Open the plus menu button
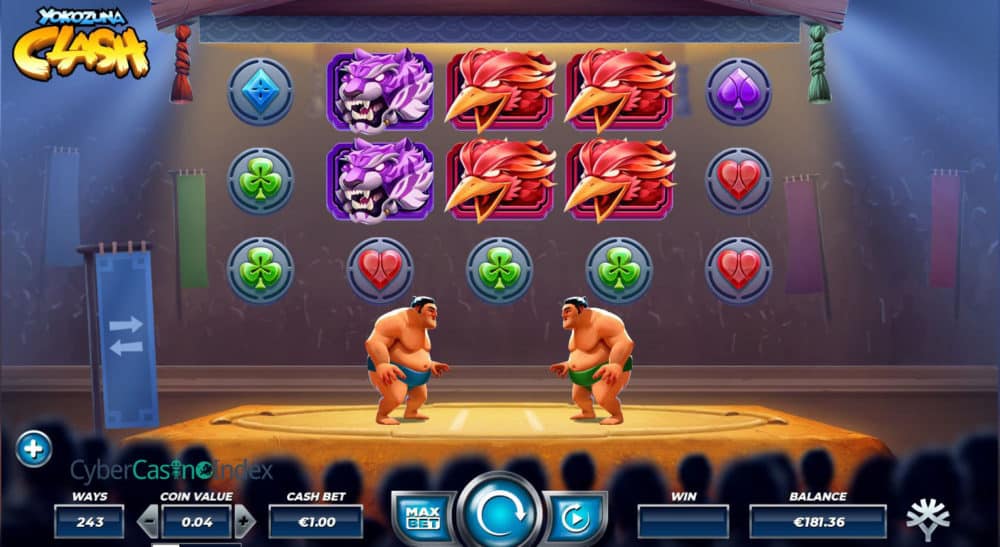This screenshot has height=547, width=1000. click(x=33, y=450)
